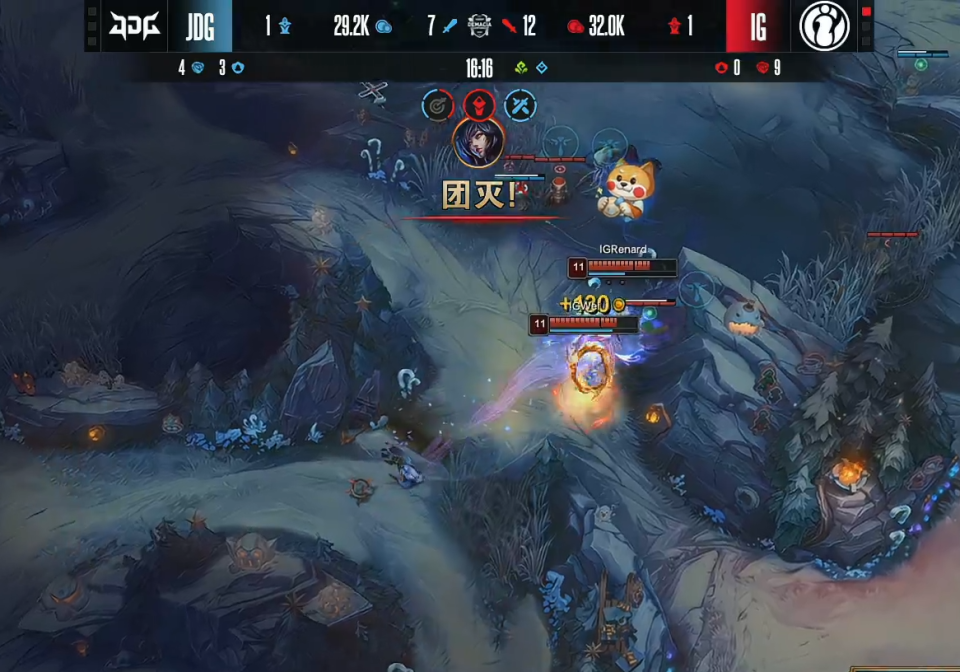Click the red IG team name tag
960x672 pixels.
(x=757, y=26)
